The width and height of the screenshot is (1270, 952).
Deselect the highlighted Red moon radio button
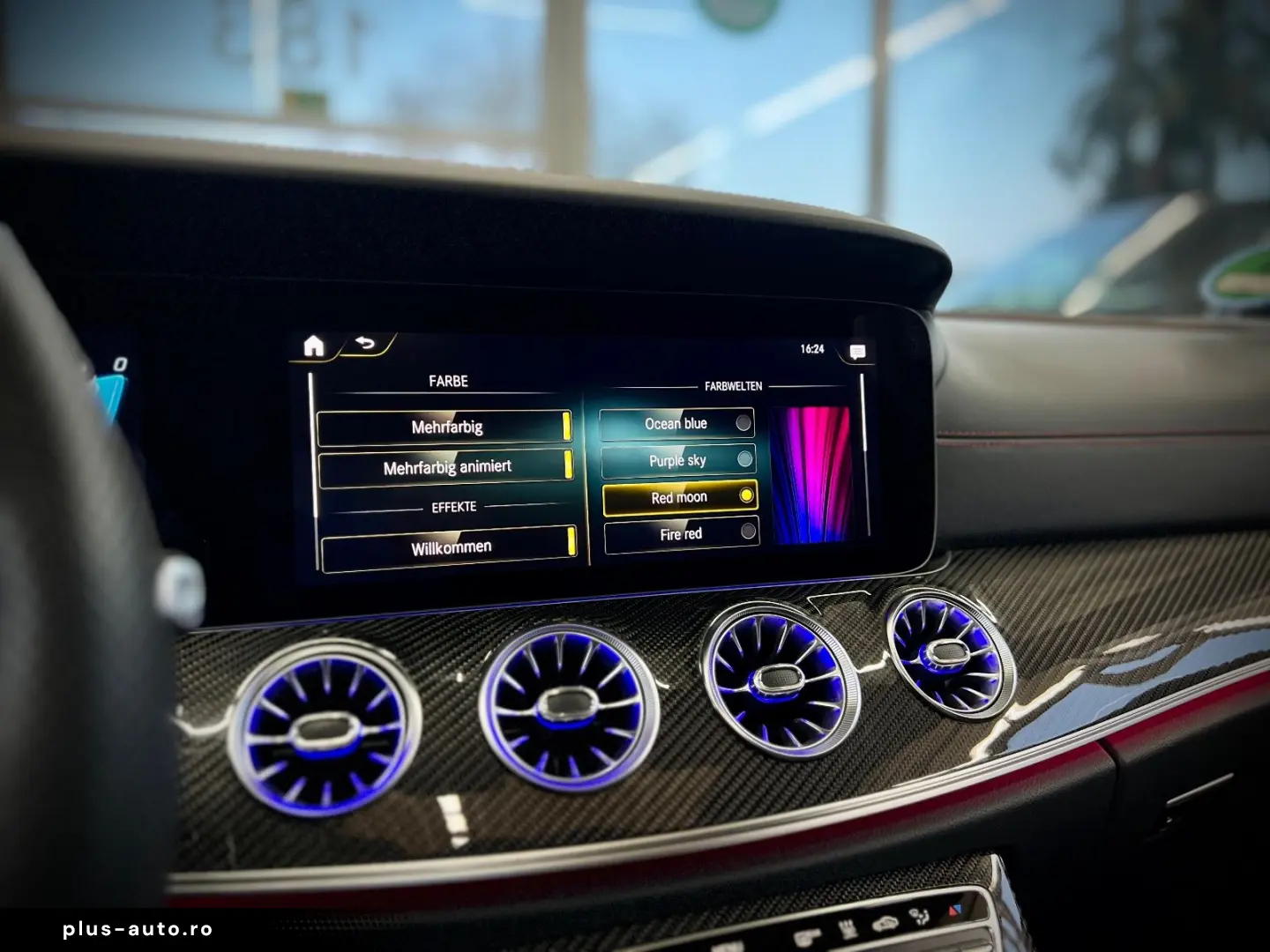(x=747, y=495)
